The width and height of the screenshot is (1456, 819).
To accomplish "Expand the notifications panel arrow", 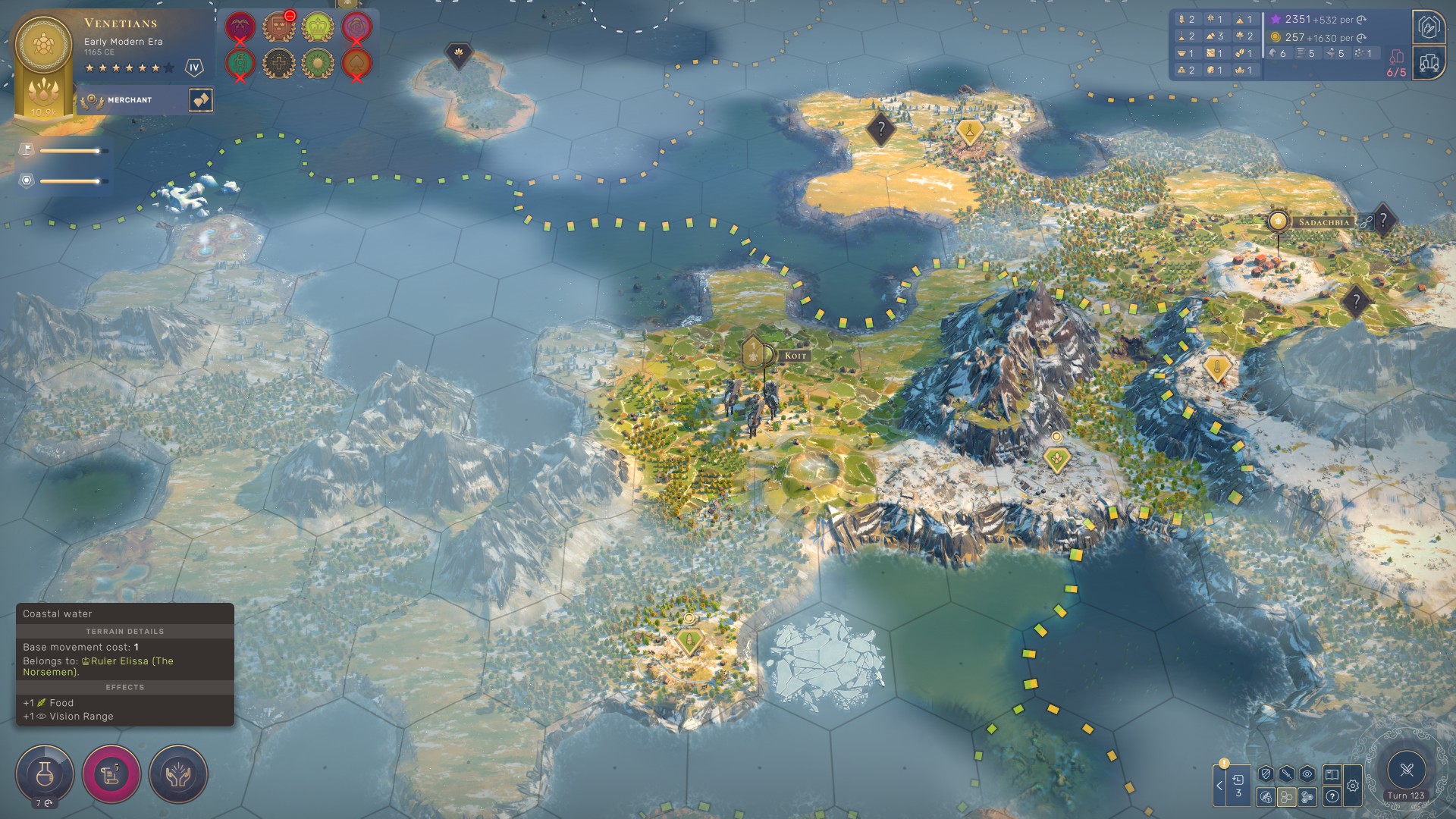I will tap(1219, 786).
